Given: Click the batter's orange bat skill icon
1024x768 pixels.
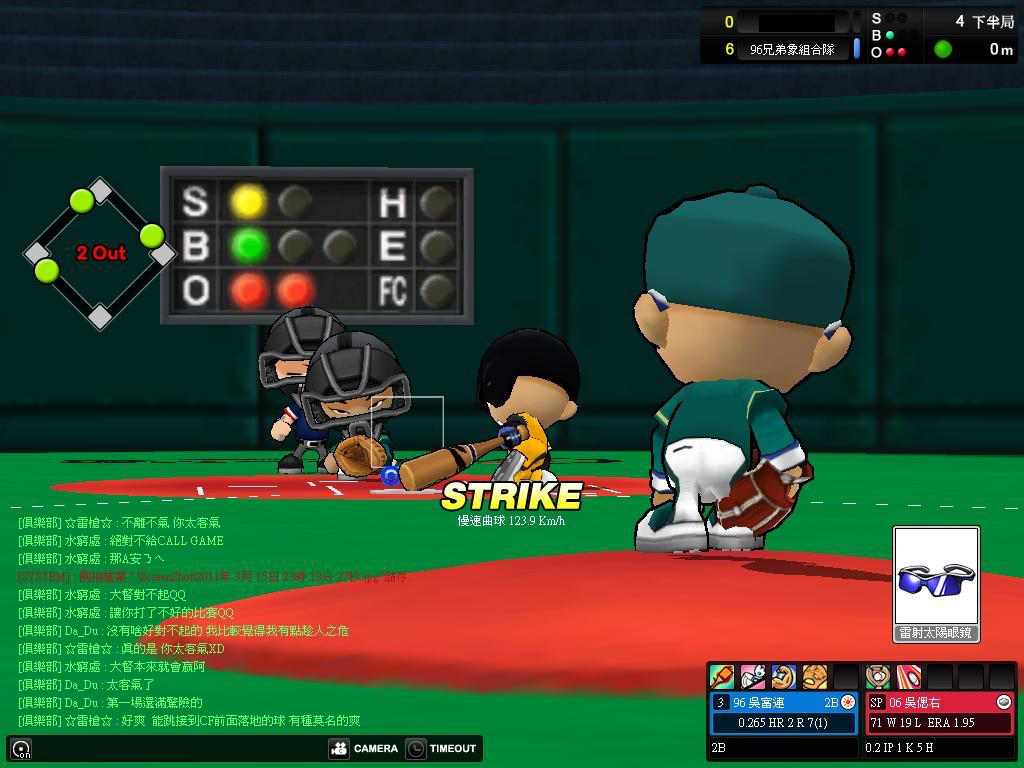Looking at the screenshot, I should click(x=722, y=677).
